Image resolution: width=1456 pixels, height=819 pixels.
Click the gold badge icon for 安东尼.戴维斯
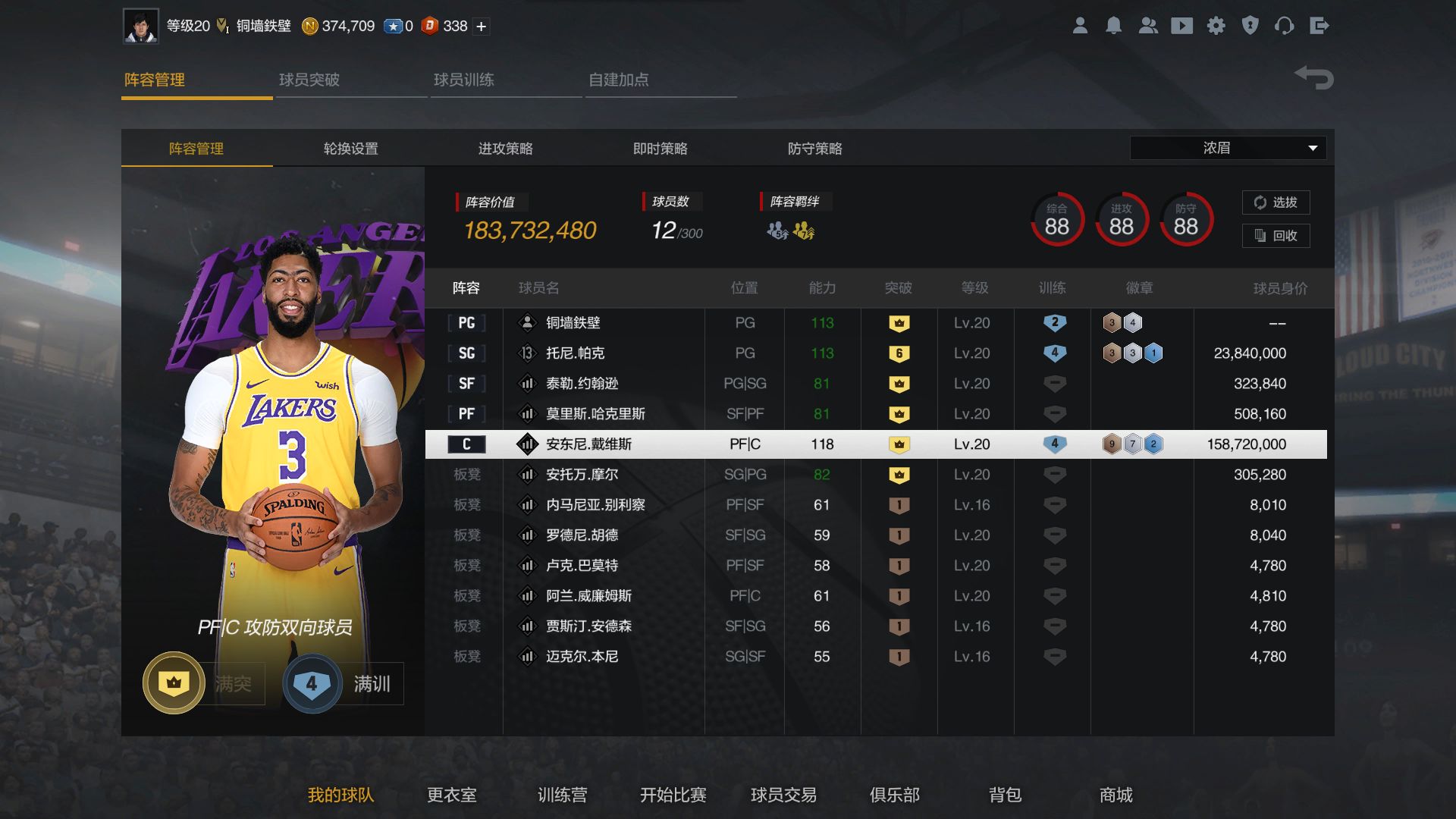pos(899,444)
